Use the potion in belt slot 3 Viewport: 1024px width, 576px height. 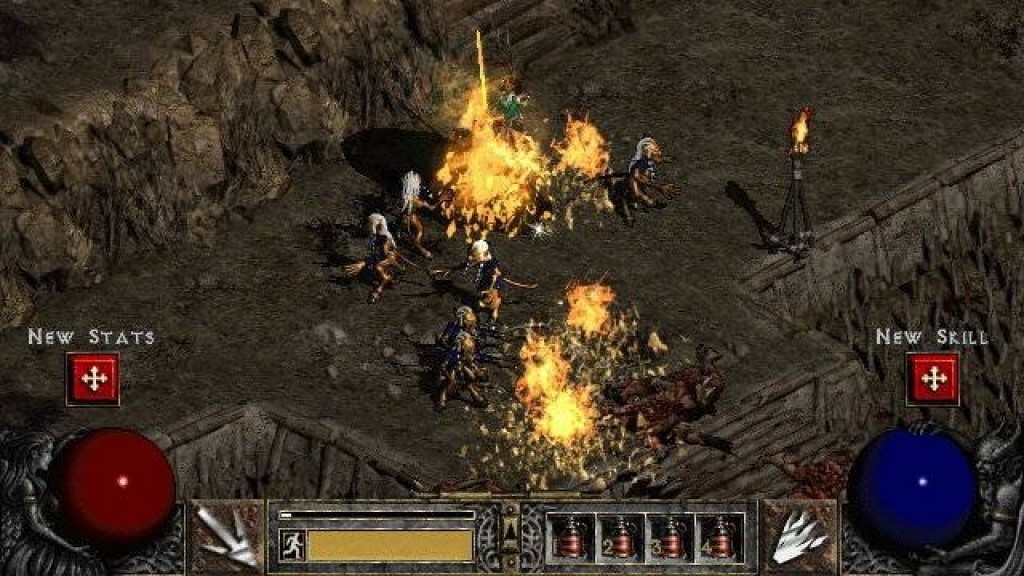coord(672,538)
